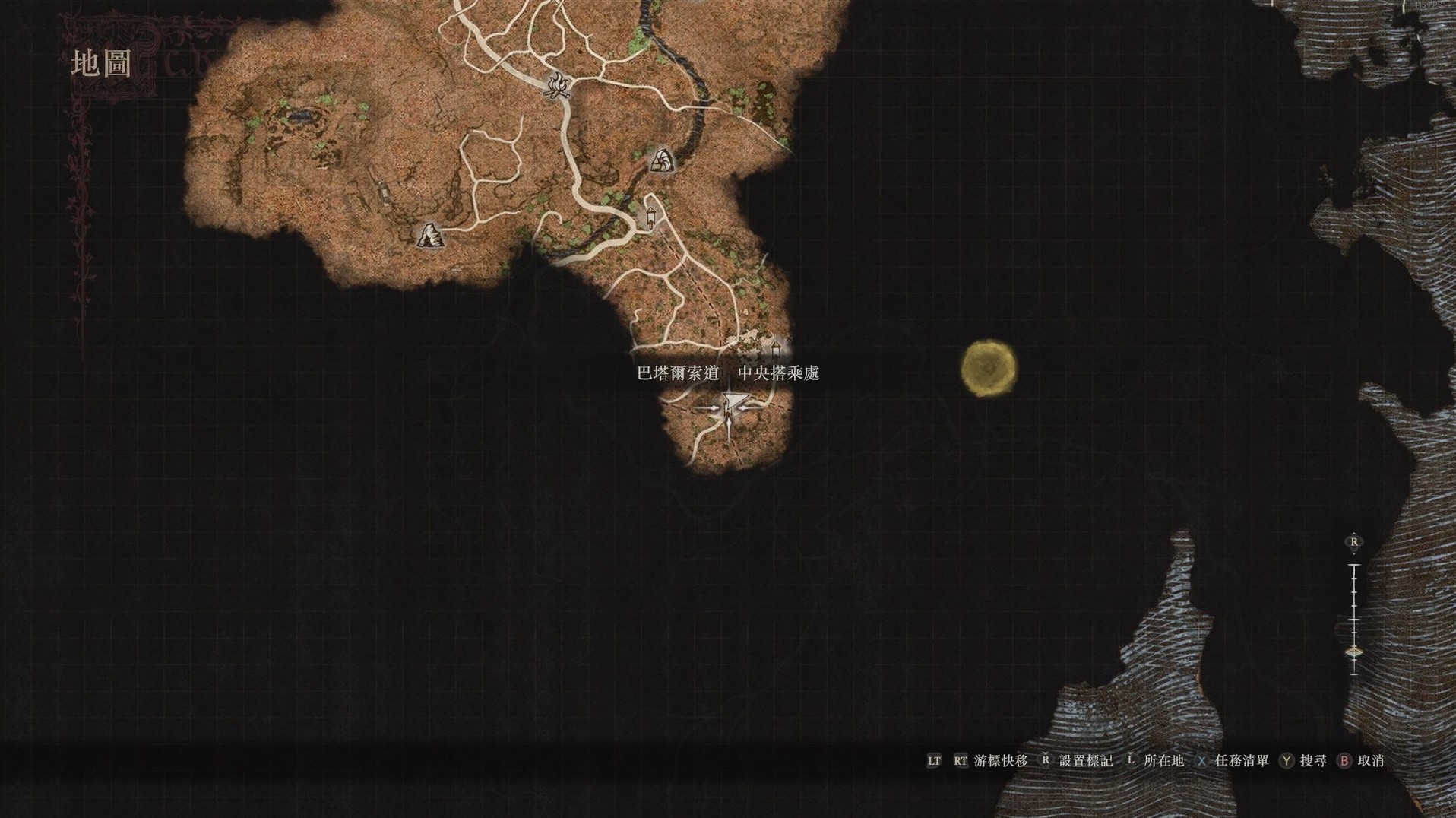Choose the 中央搭乘處 ropeway station marker
1456x818 pixels.
click(x=776, y=350)
